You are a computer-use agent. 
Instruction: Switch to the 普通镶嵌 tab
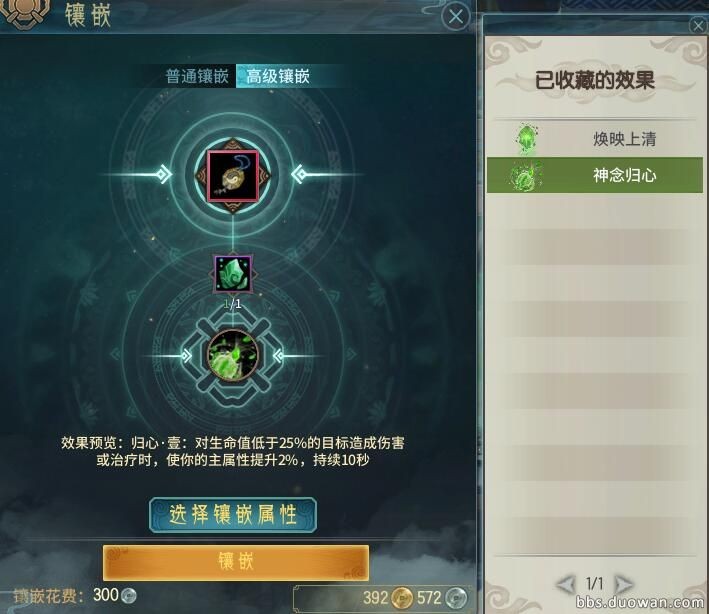[x=197, y=76]
